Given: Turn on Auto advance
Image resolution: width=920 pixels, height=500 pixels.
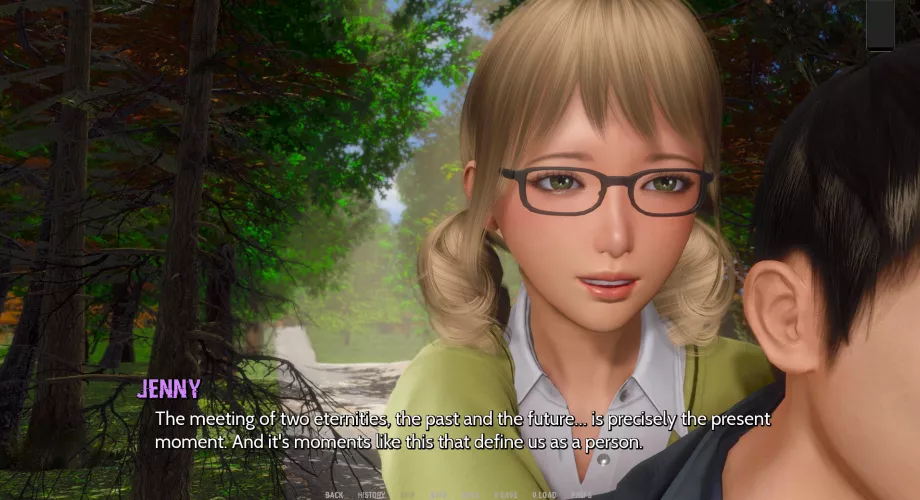Looking at the screenshot, I should point(438,495).
